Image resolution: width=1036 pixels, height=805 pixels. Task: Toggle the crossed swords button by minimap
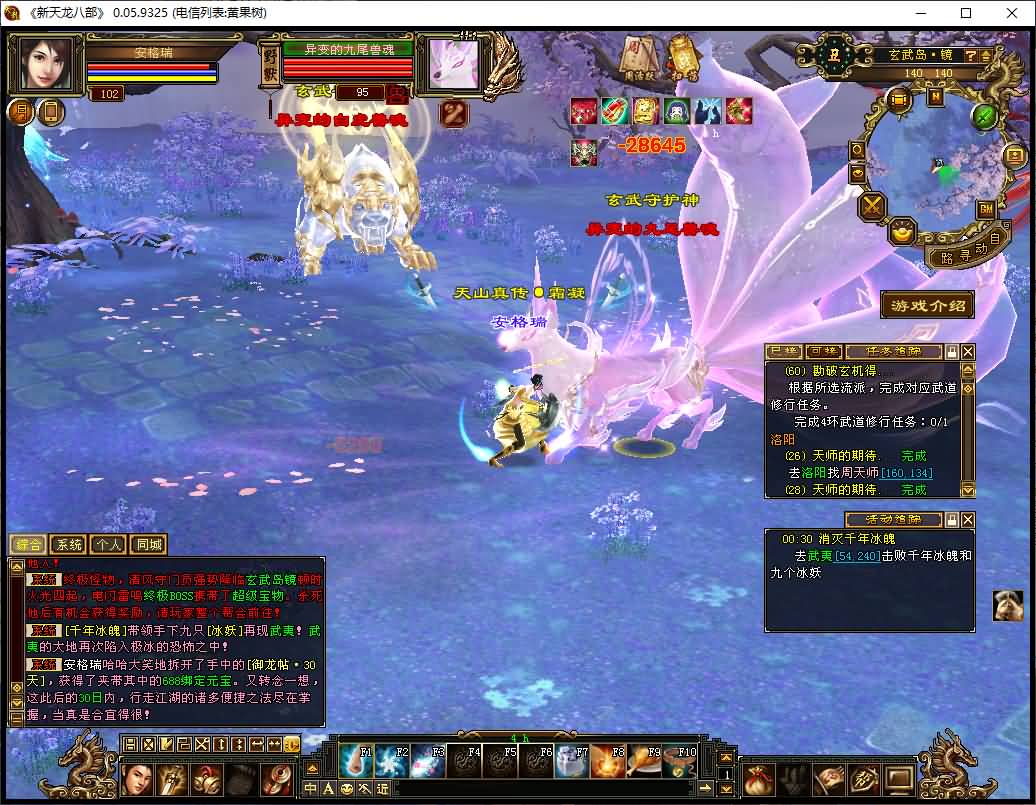(x=874, y=207)
